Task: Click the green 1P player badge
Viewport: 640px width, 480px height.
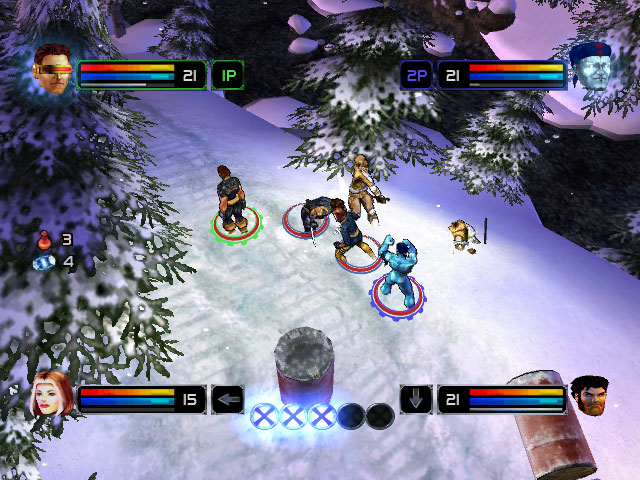Action: click(227, 75)
